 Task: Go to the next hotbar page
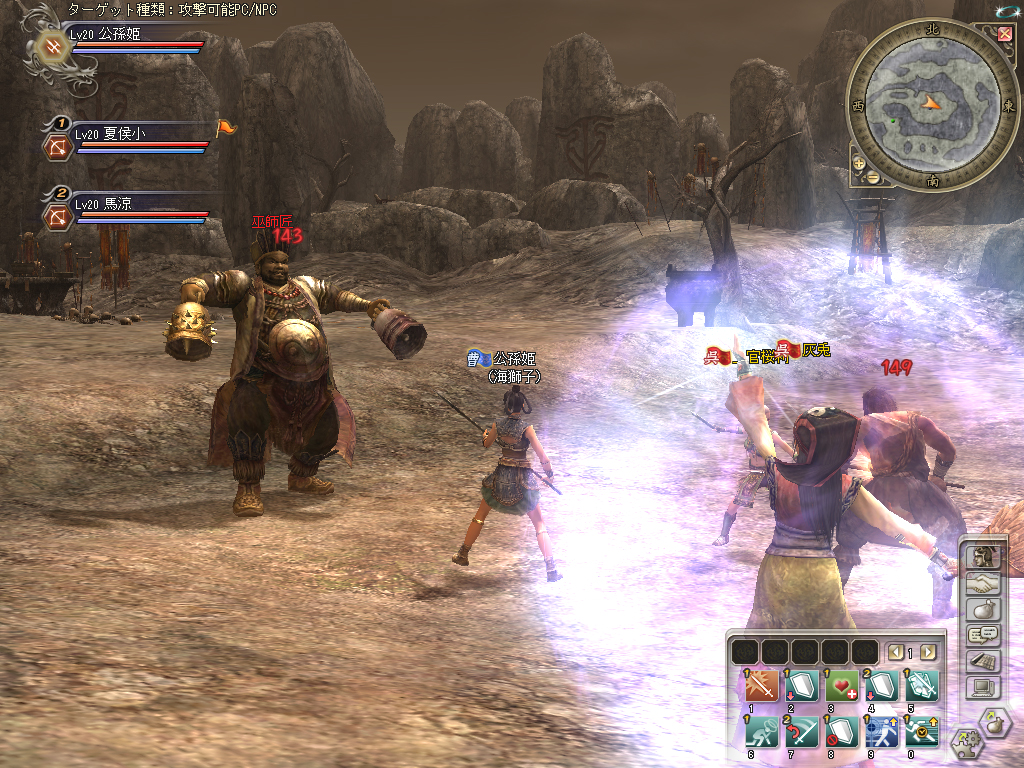click(928, 652)
